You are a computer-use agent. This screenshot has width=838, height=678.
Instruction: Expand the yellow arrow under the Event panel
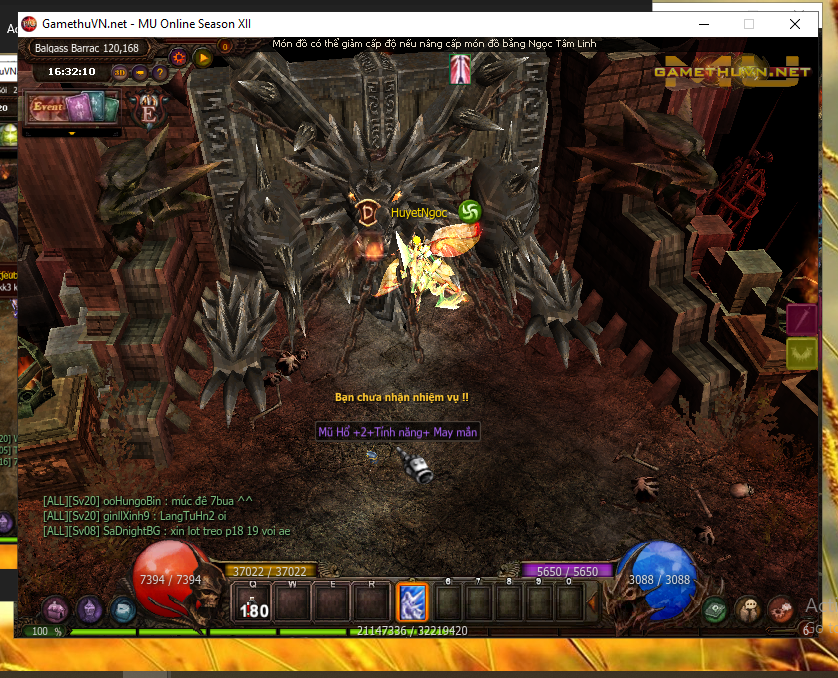coord(72,132)
